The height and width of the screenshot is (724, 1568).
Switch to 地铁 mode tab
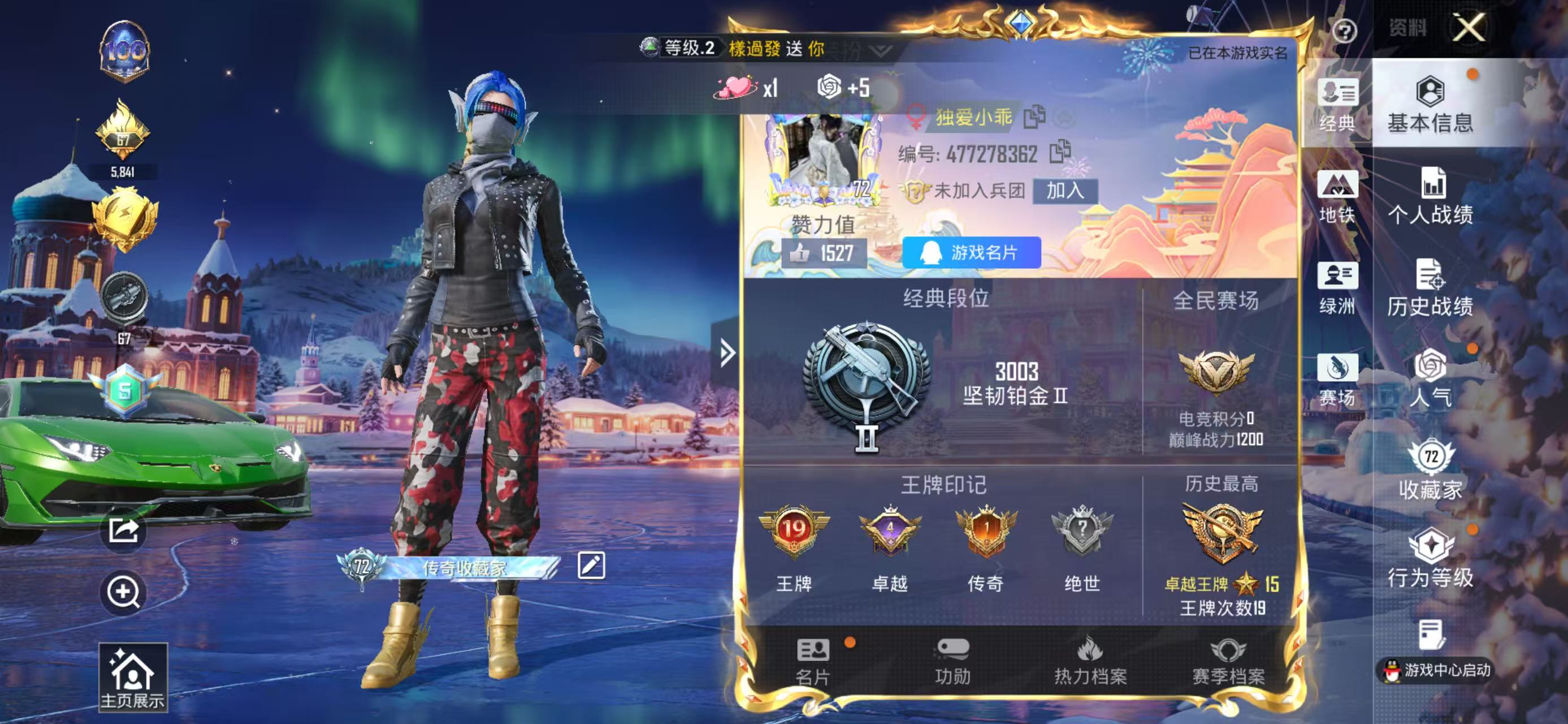pyautogui.click(x=1337, y=196)
